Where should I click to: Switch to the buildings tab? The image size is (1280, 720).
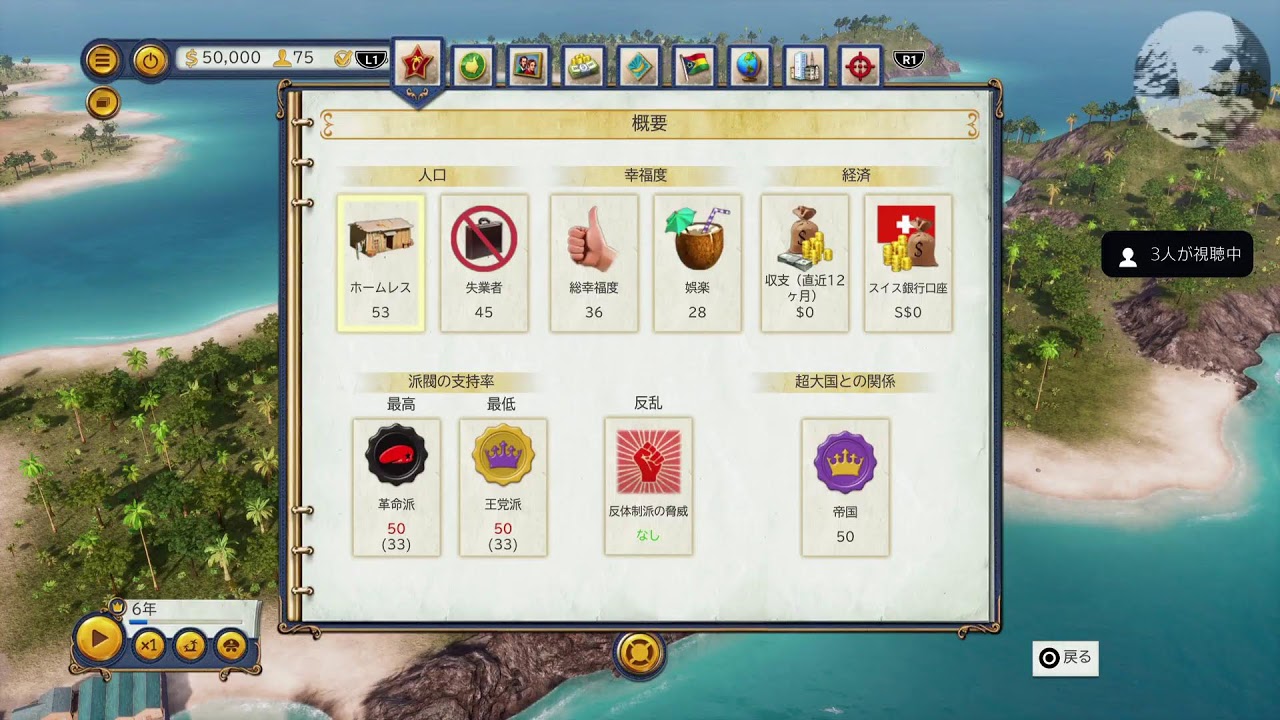804,66
